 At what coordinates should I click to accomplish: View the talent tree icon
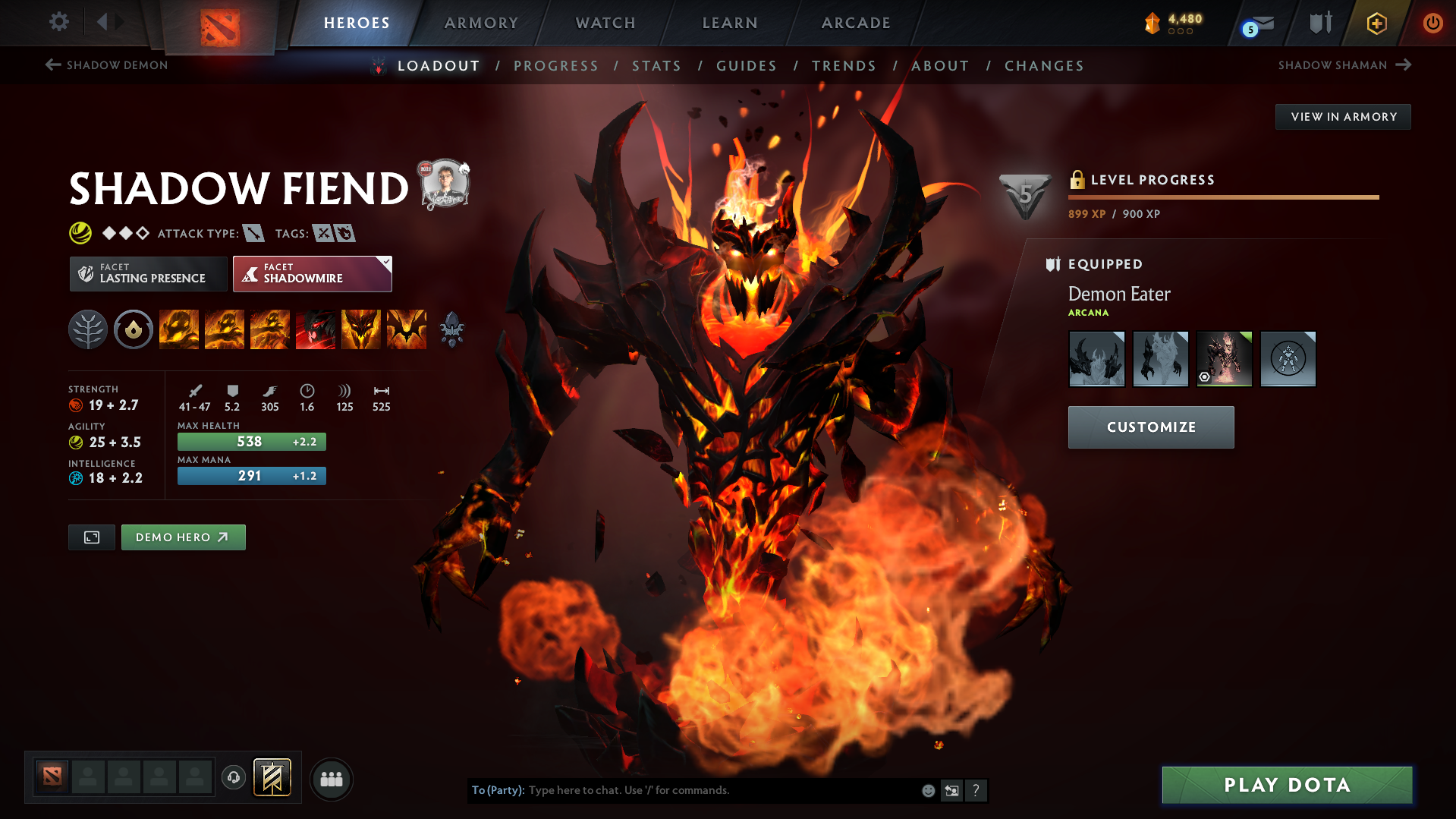click(x=87, y=329)
